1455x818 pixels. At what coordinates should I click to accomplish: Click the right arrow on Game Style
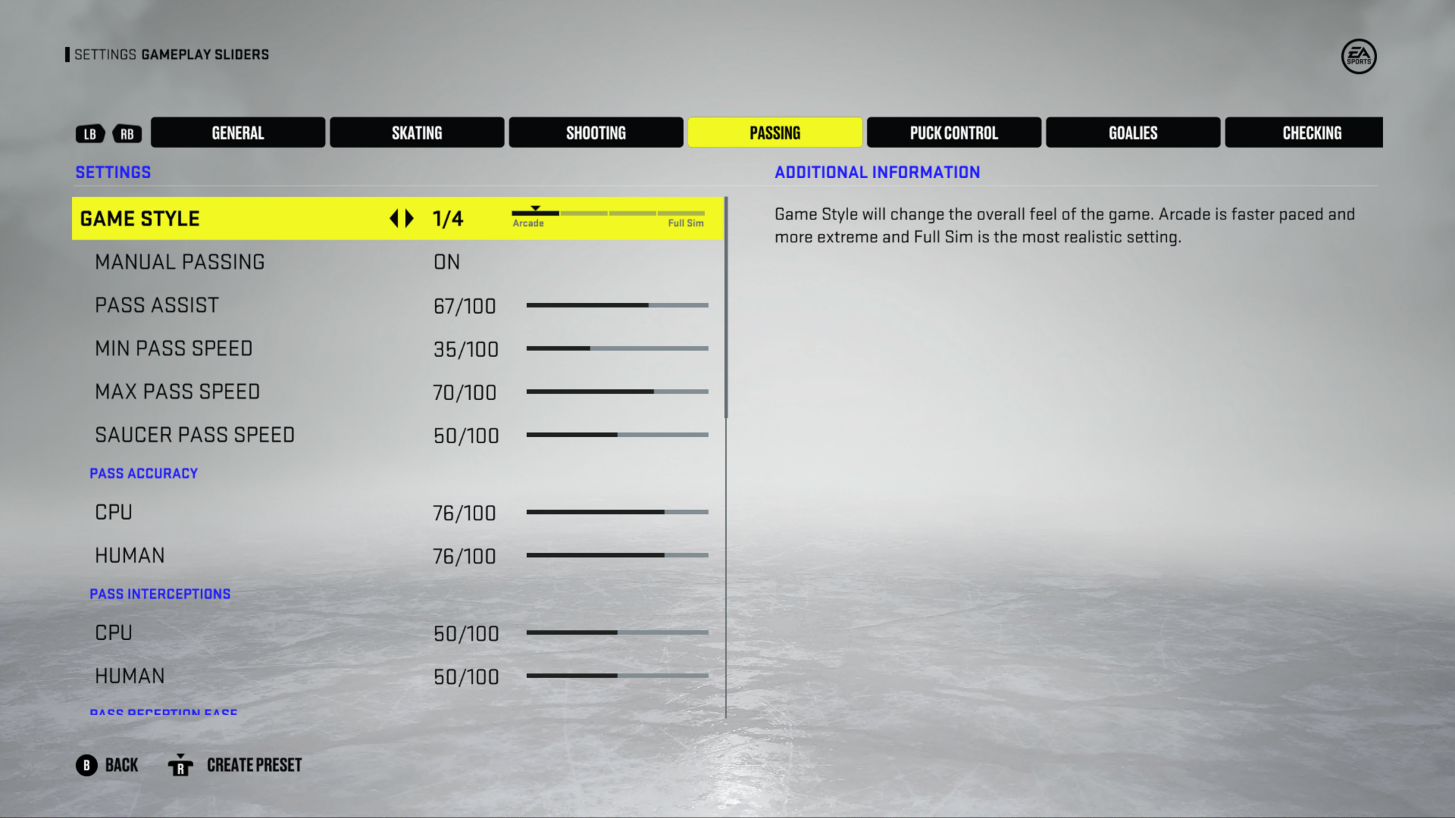click(x=409, y=218)
